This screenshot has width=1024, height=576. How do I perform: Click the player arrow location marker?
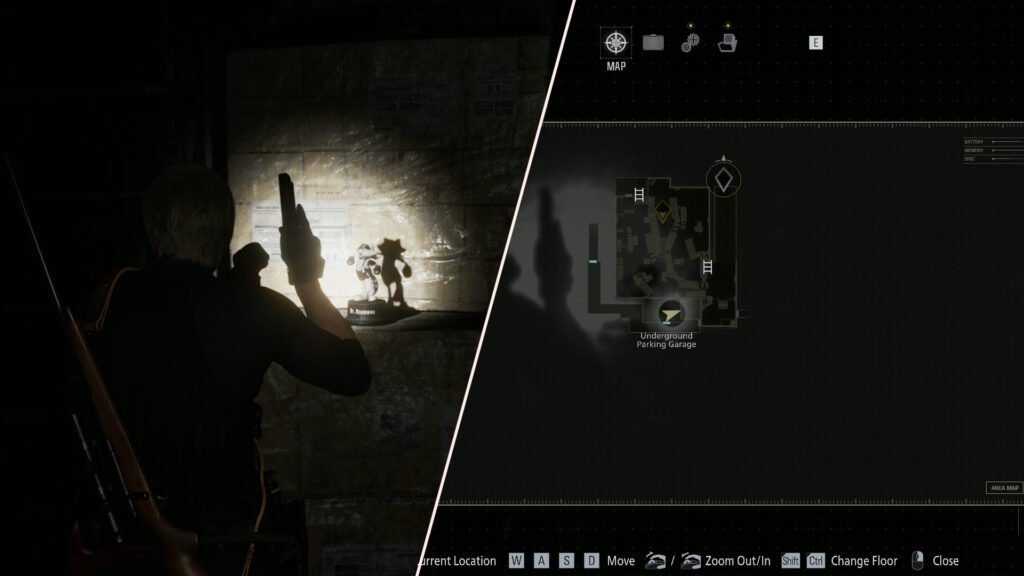(666, 311)
